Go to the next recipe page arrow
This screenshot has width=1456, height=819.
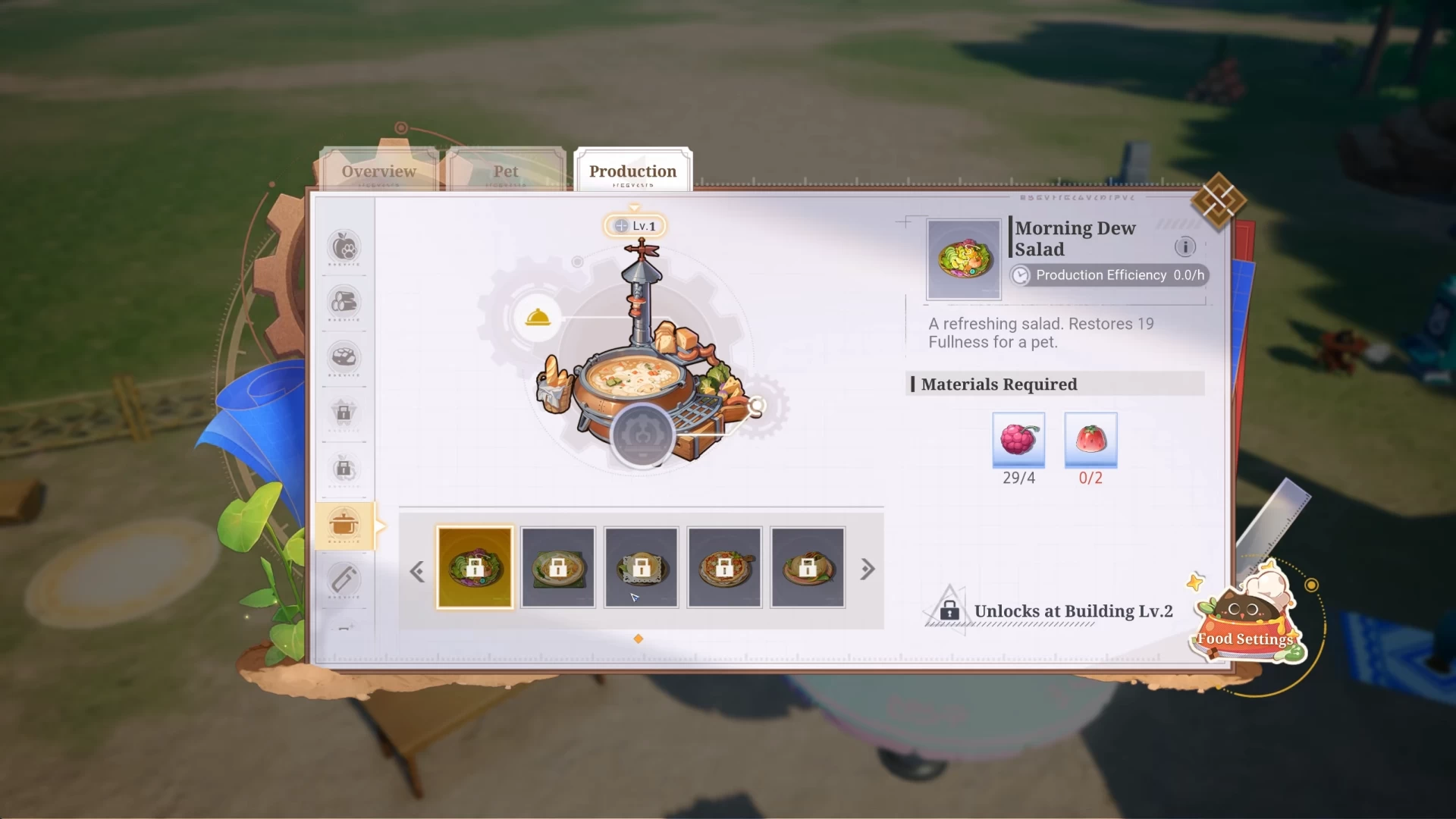pyautogui.click(x=868, y=570)
